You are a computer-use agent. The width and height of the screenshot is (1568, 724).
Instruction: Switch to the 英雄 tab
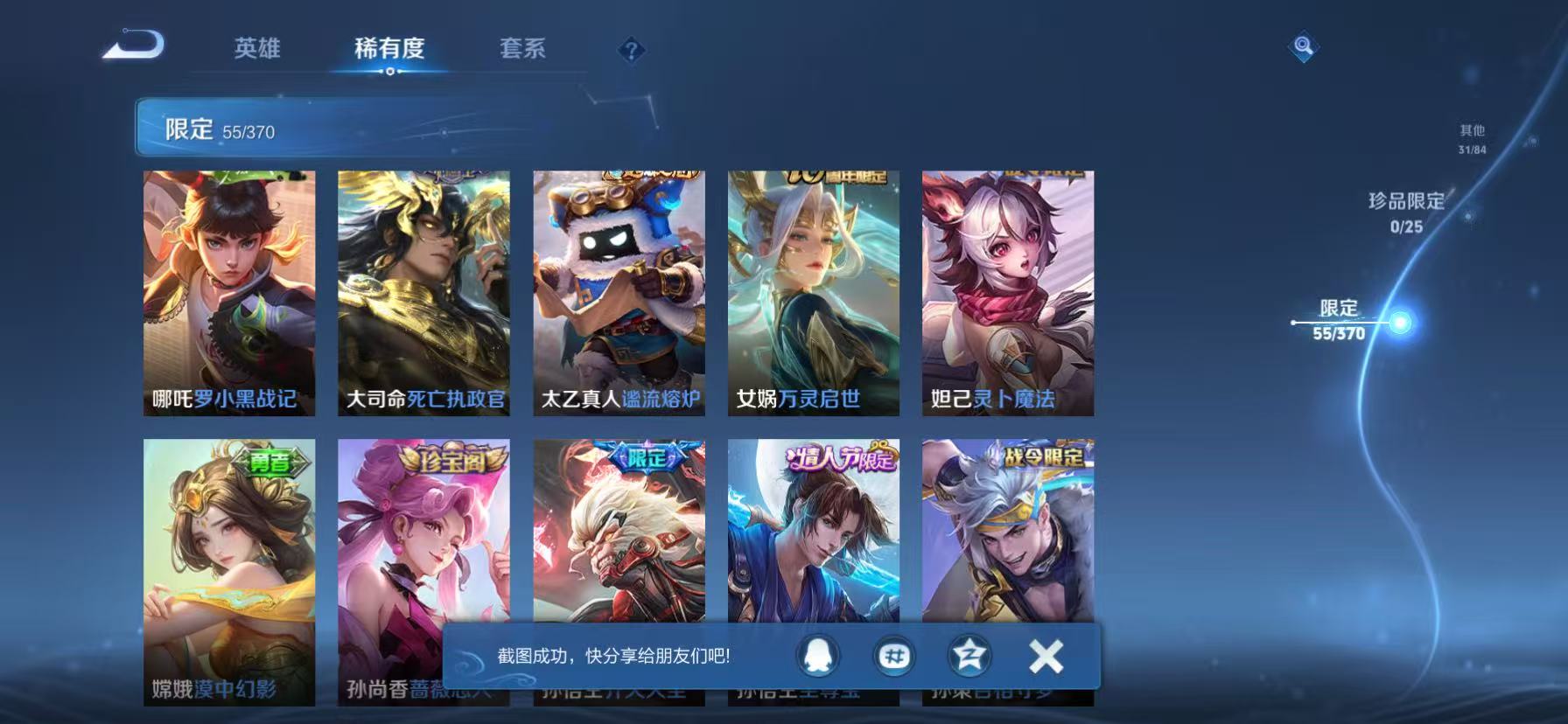[257, 50]
